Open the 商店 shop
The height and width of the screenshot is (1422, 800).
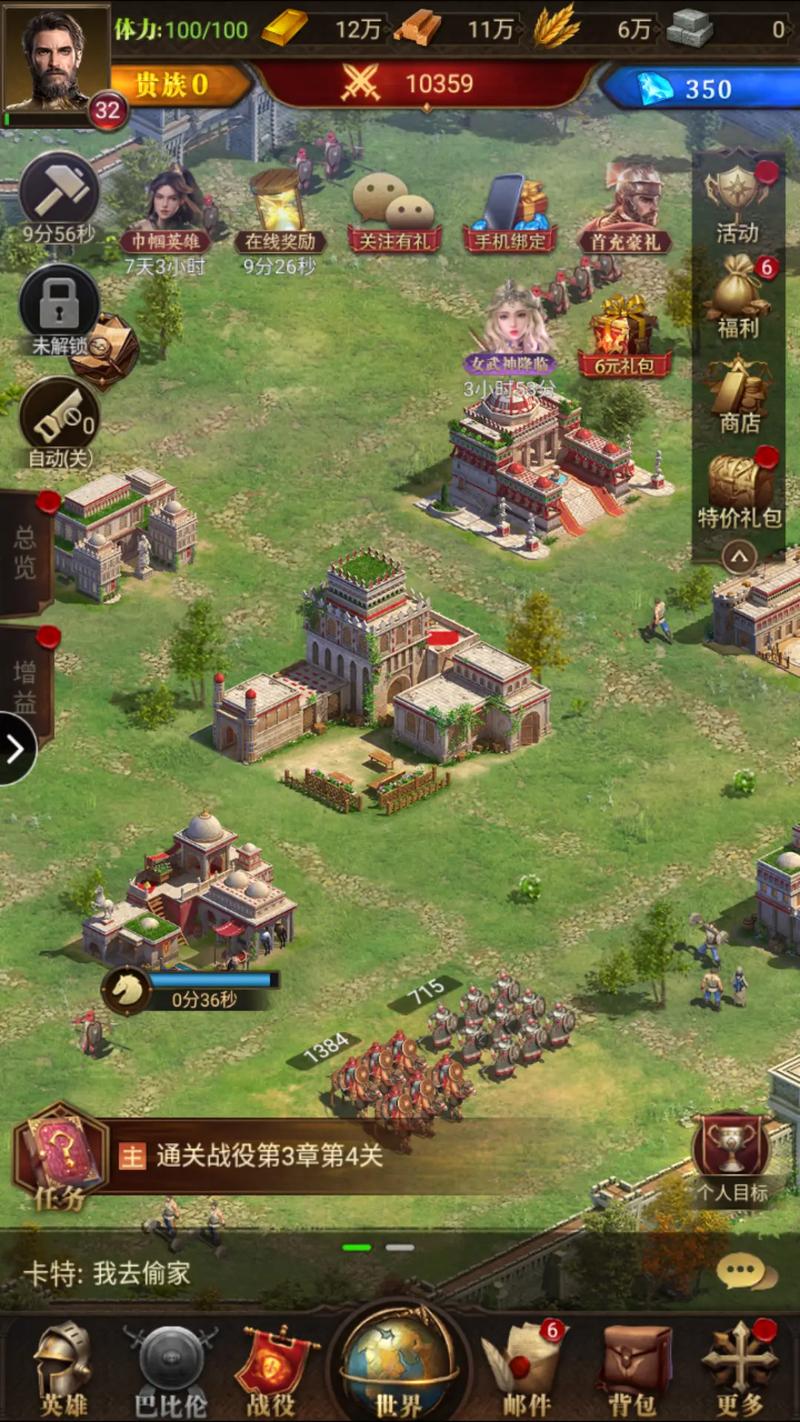pyautogui.click(x=738, y=390)
